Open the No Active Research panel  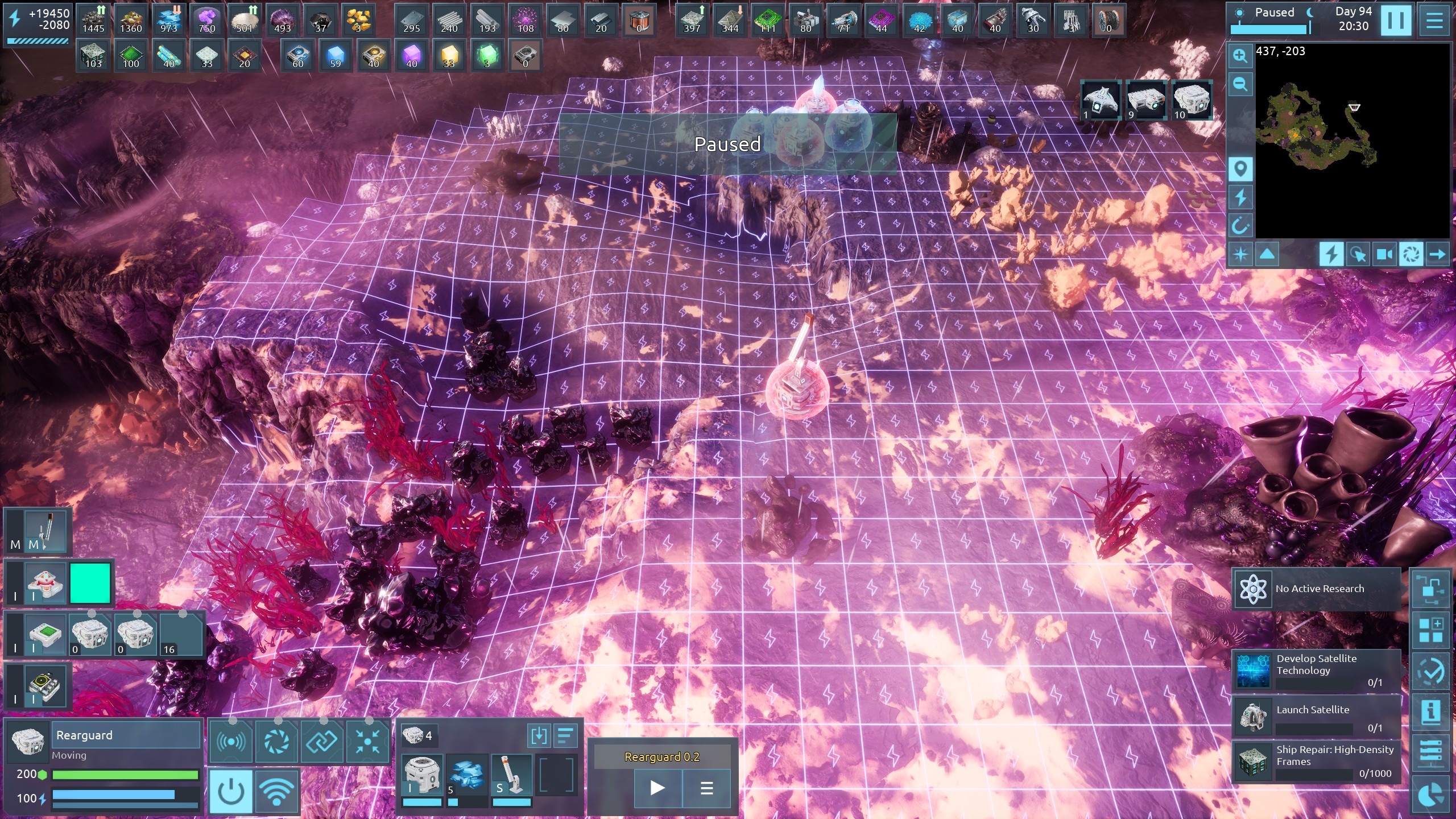[1316, 589]
